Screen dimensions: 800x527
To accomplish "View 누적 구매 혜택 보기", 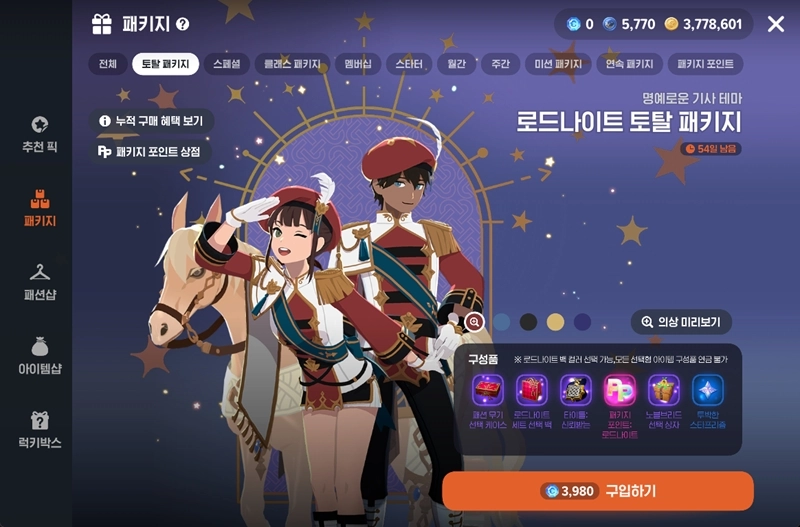I will pyautogui.click(x=150, y=121).
